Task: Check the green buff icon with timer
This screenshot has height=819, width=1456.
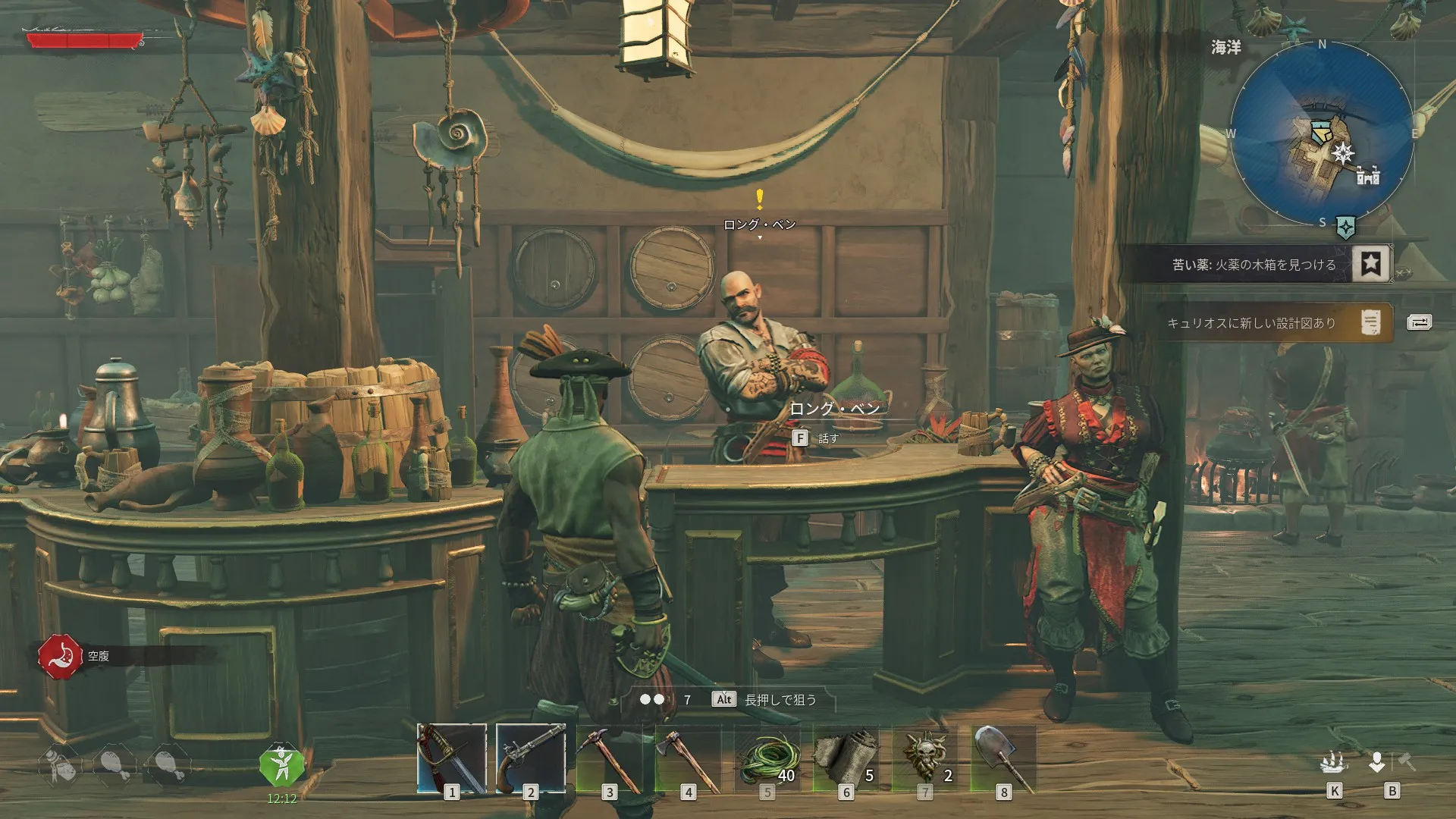Action: click(x=281, y=767)
